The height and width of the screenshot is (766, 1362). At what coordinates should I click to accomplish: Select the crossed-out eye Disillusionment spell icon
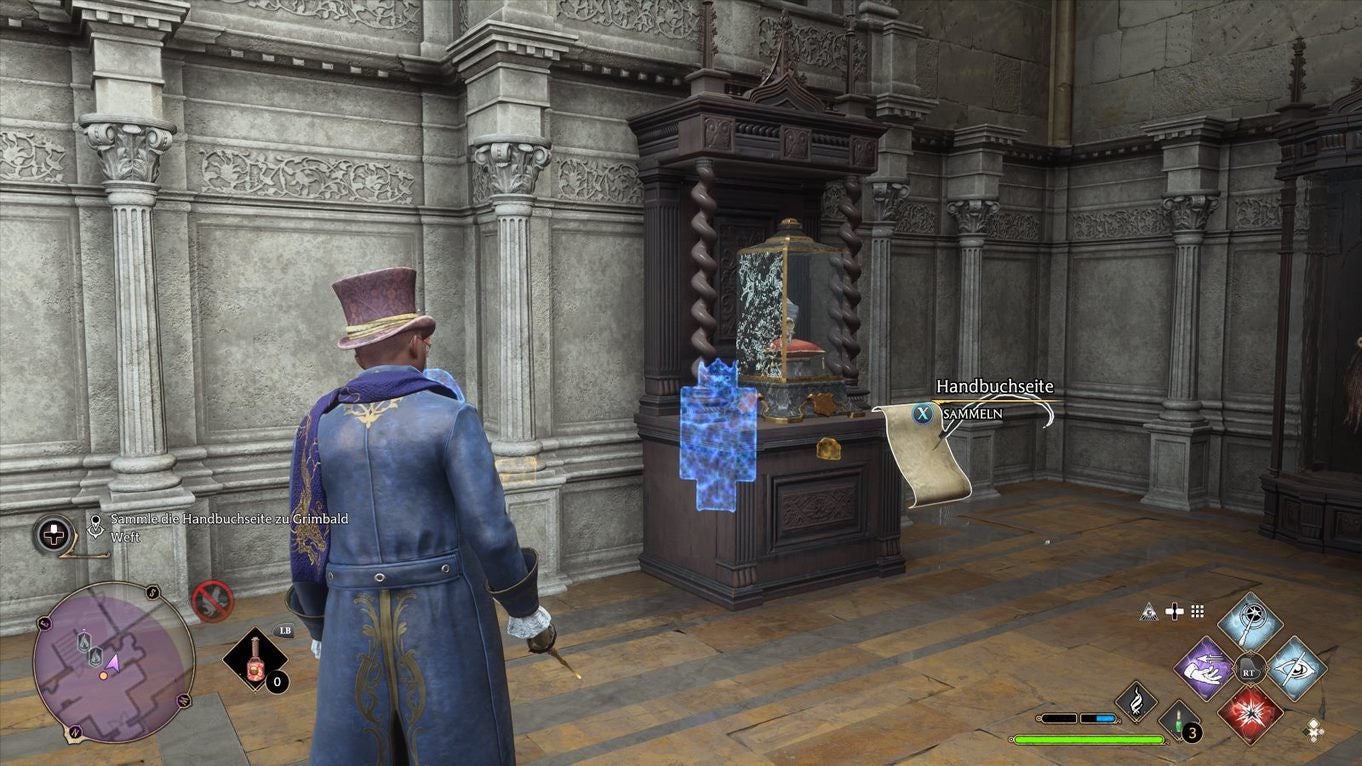pyautogui.click(x=1297, y=670)
